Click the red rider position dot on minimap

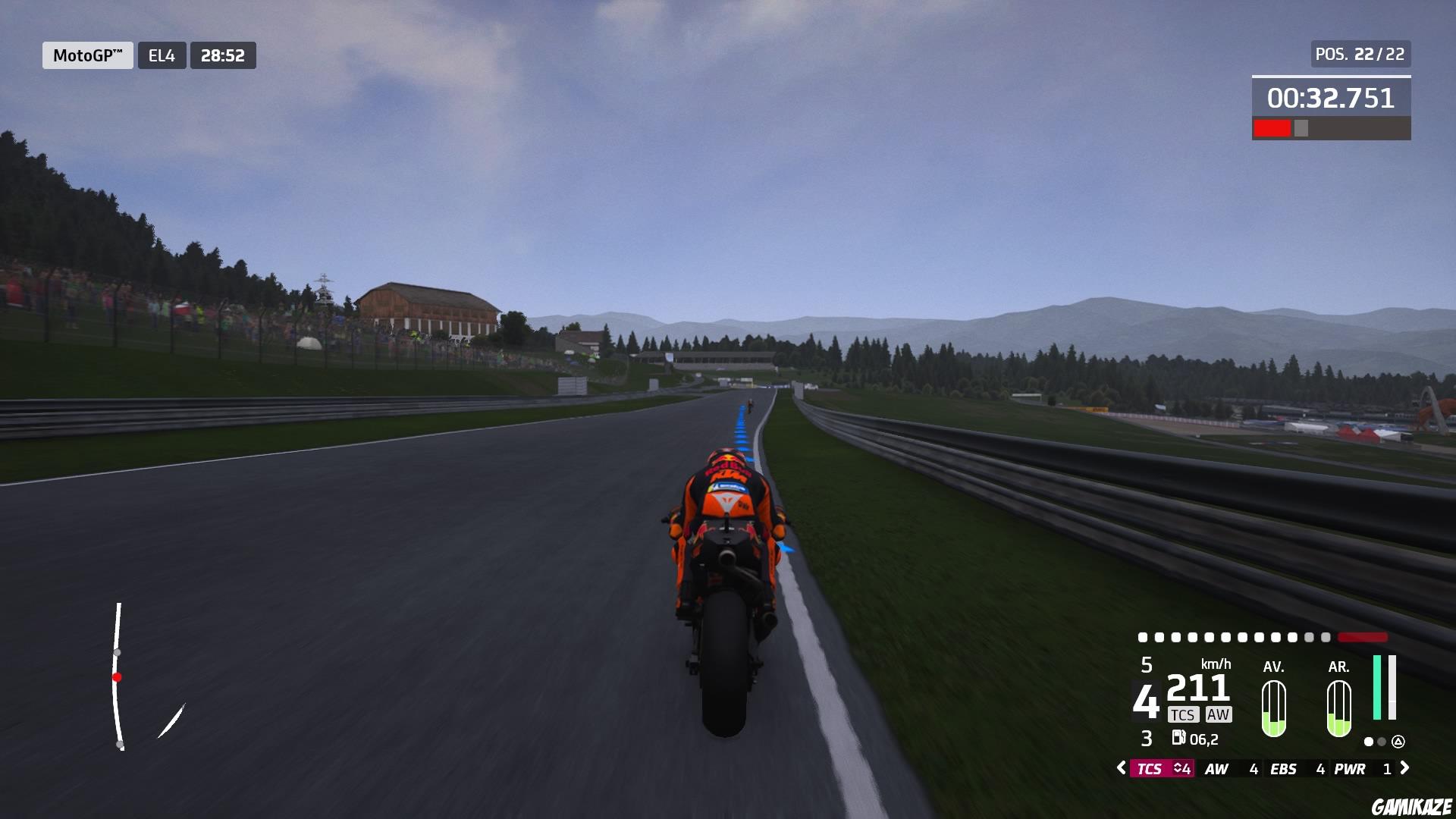coord(118,678)
